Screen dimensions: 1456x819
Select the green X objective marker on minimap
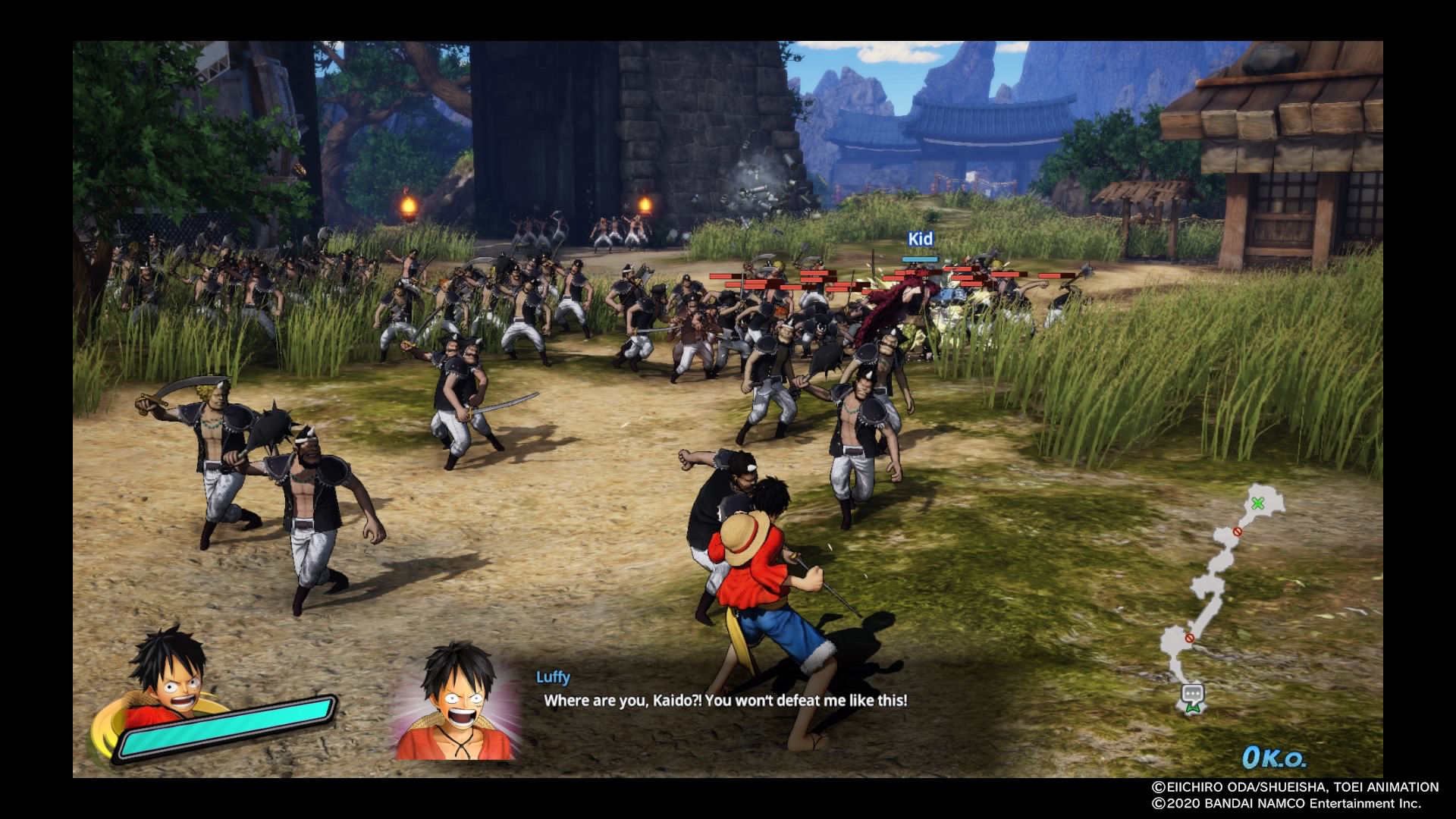click(x=1258, y=503)
